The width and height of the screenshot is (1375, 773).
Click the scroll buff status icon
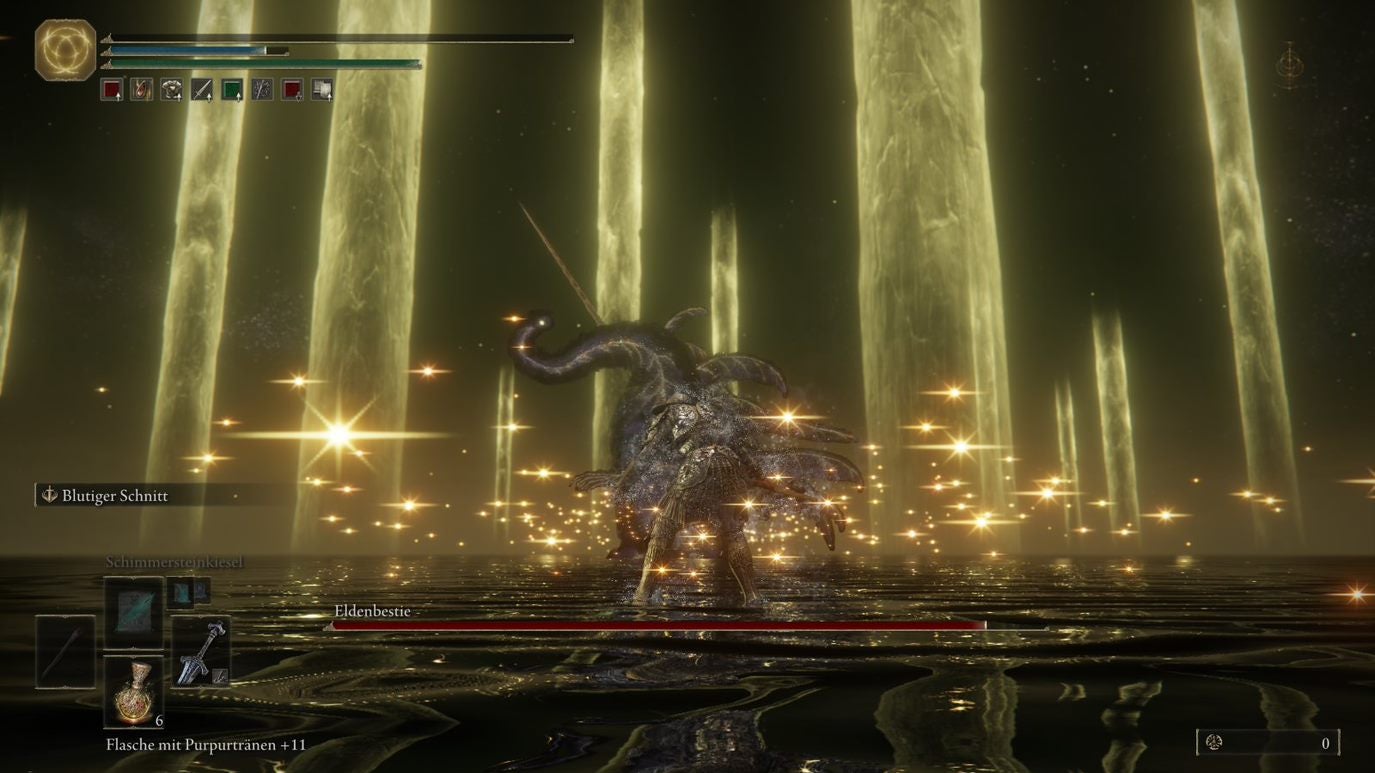pos(322,90)
